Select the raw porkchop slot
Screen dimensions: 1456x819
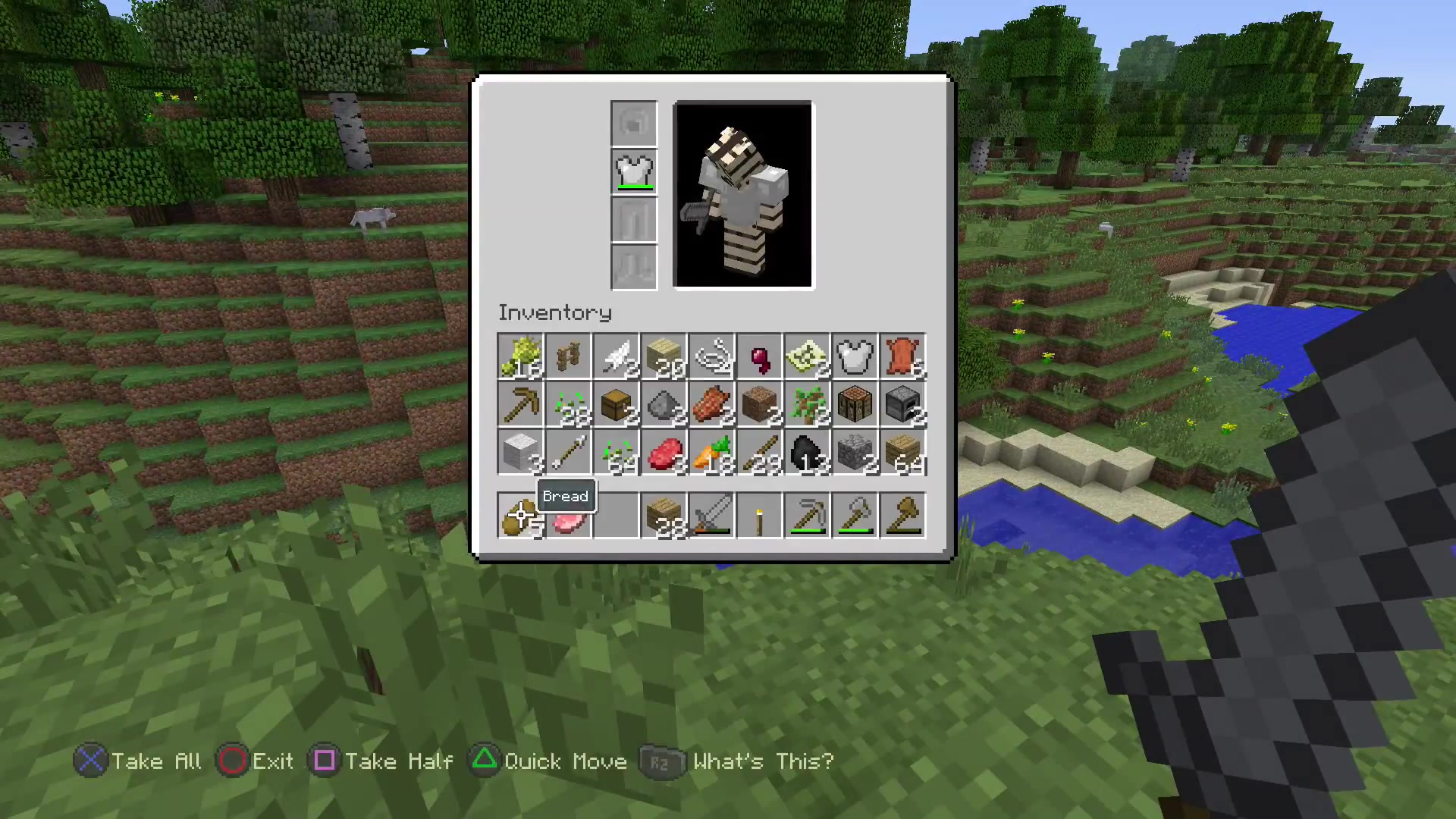click(x=569, y=516)
